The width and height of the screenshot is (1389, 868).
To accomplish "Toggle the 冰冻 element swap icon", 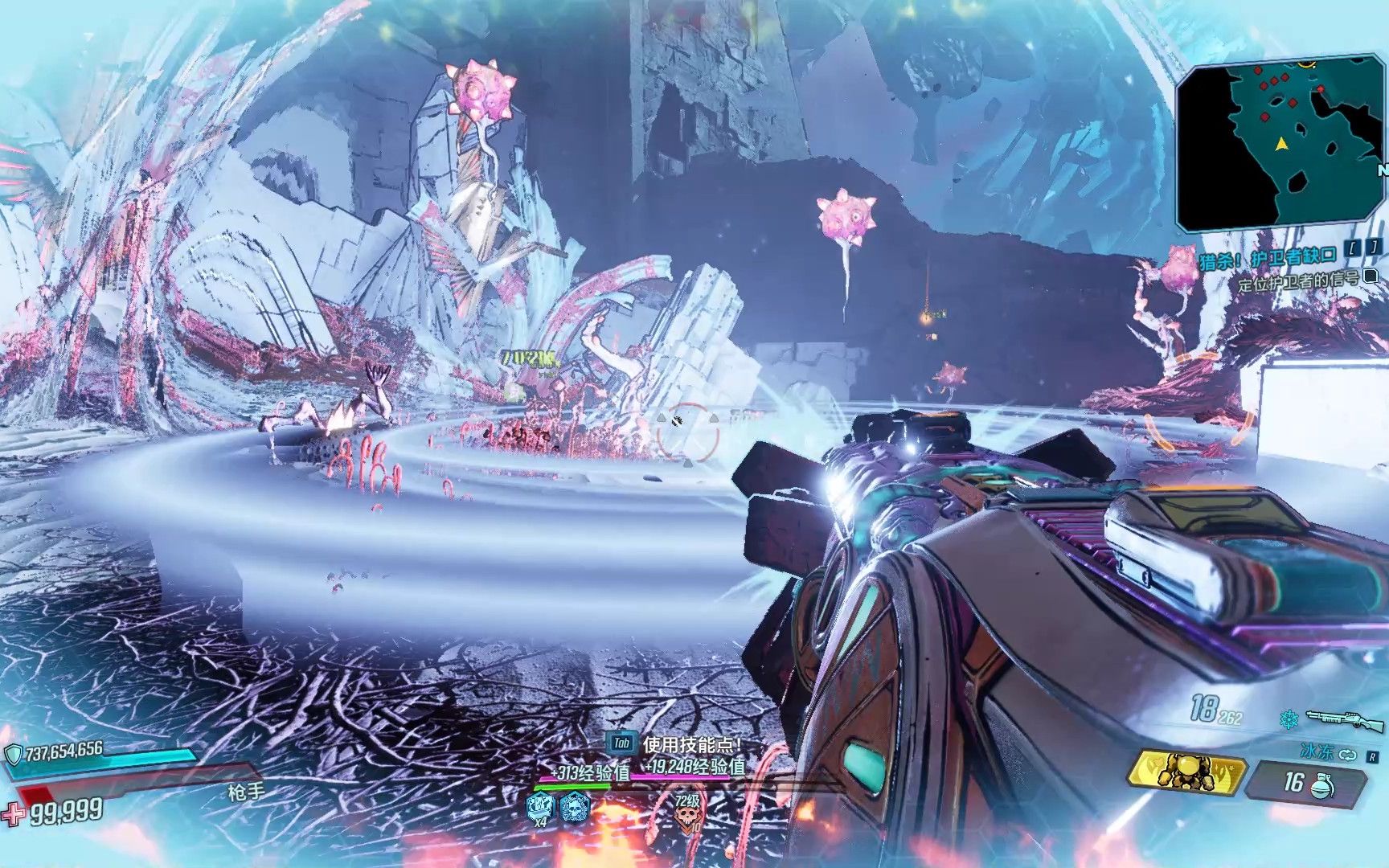I will pos(1348,755).
